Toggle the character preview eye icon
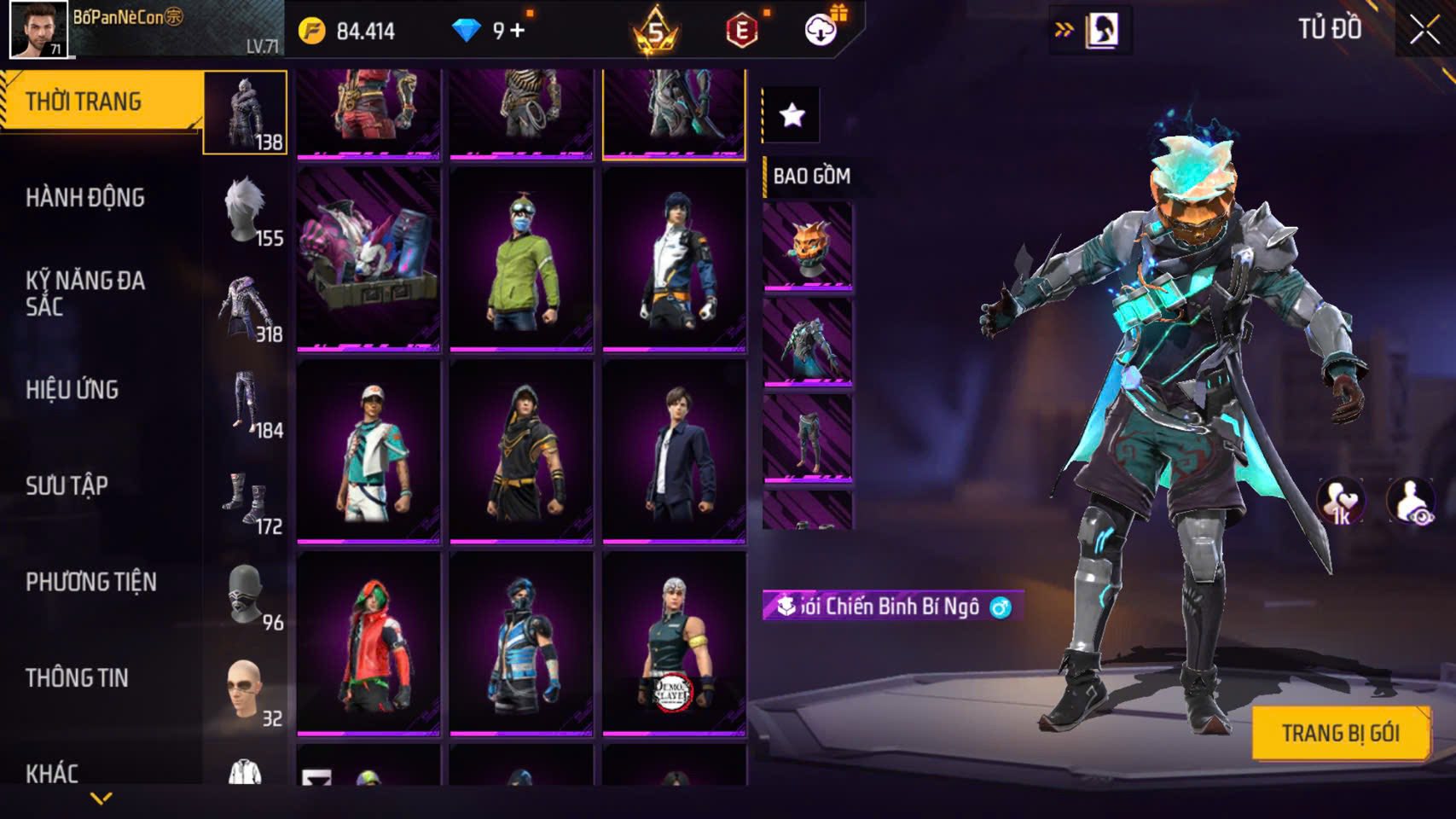The image size is (1456, 819). click(1412, 501)
